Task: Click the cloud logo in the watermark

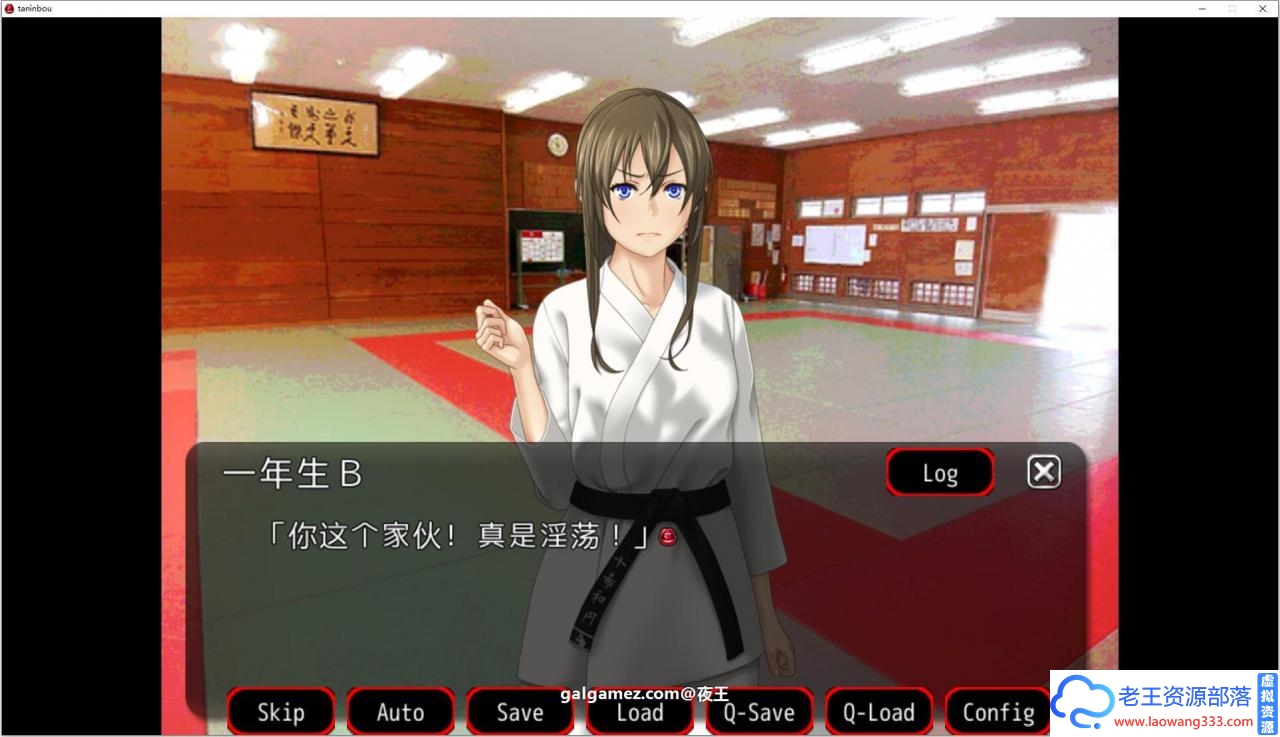Action: [x=1082, y=701]
